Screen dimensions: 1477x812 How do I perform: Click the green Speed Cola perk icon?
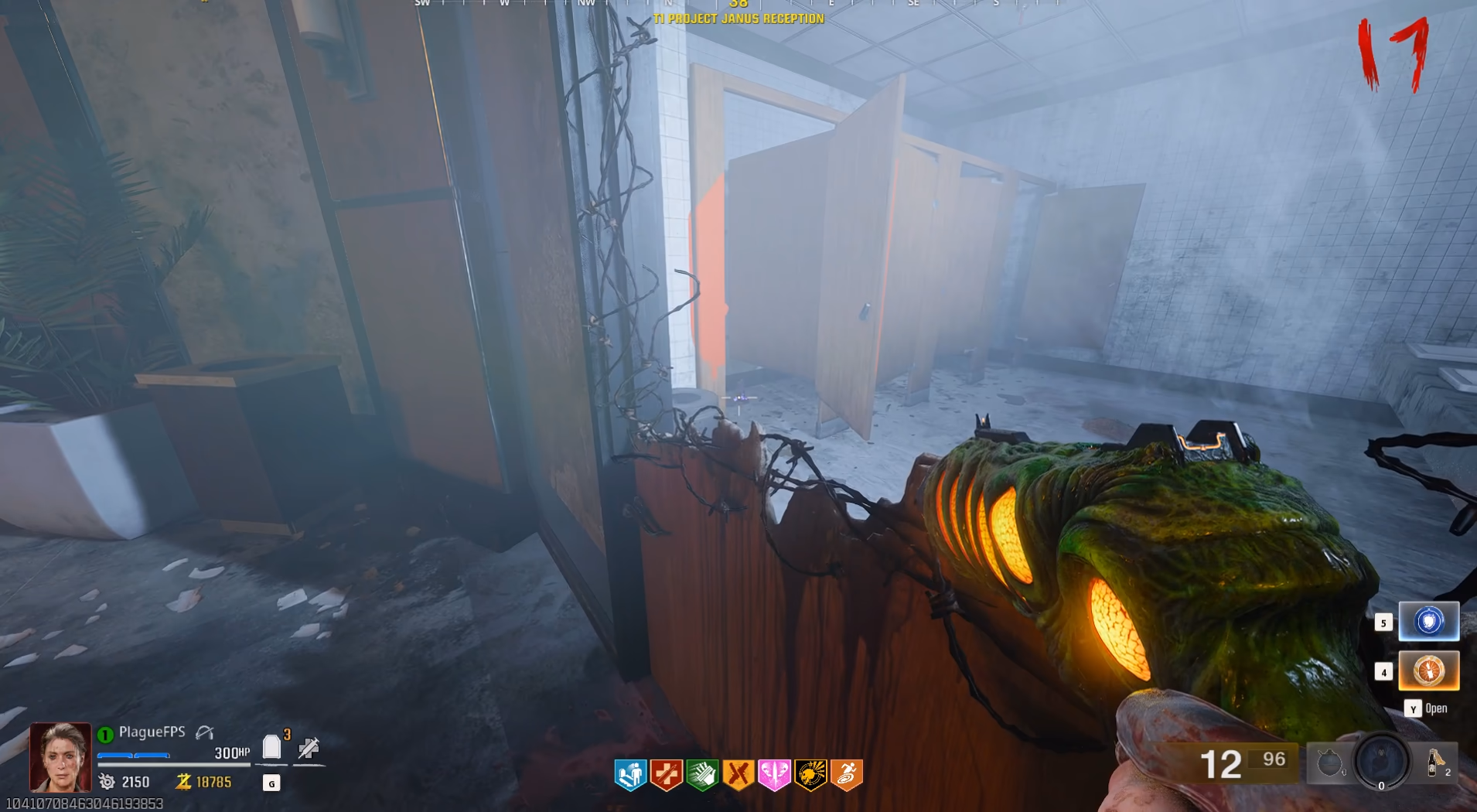(702, 775)
